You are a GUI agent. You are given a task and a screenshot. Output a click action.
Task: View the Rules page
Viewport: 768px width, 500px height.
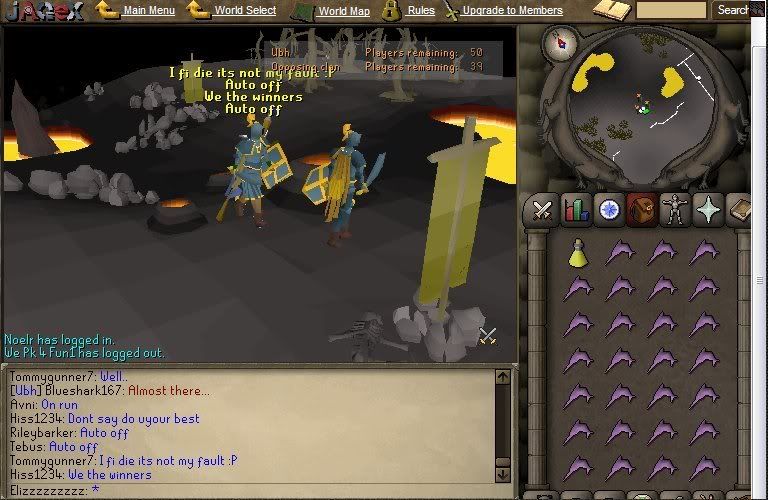tap(421, 11)
